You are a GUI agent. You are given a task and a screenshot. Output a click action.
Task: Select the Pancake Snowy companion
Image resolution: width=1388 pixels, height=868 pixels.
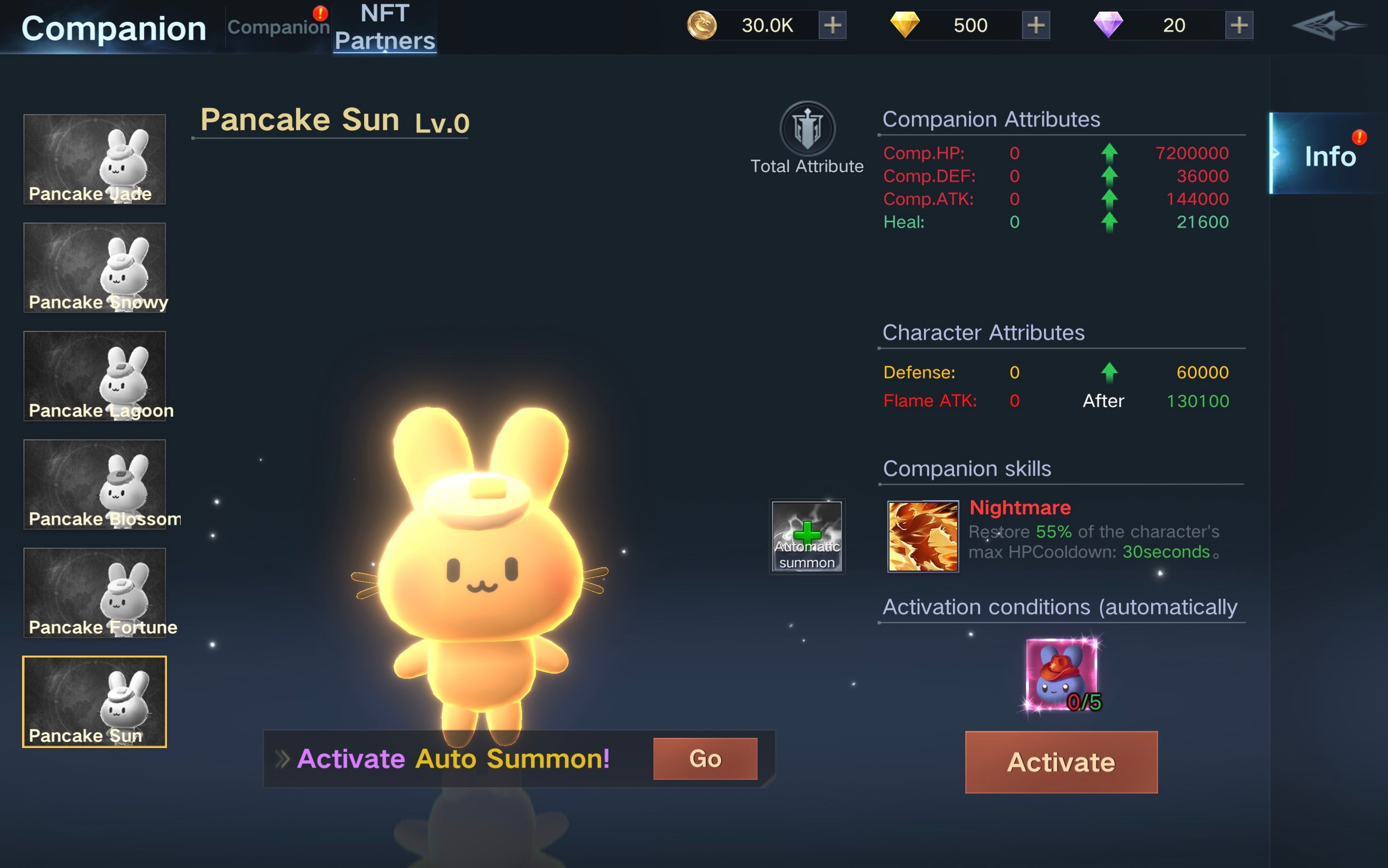click(95, 268)
